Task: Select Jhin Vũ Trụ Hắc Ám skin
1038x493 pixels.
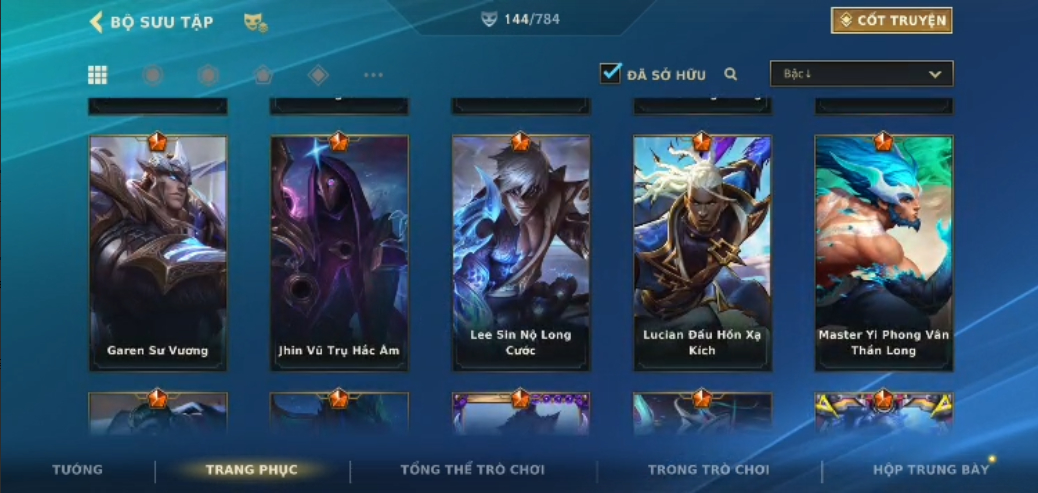Action: (x=339, y=253)
